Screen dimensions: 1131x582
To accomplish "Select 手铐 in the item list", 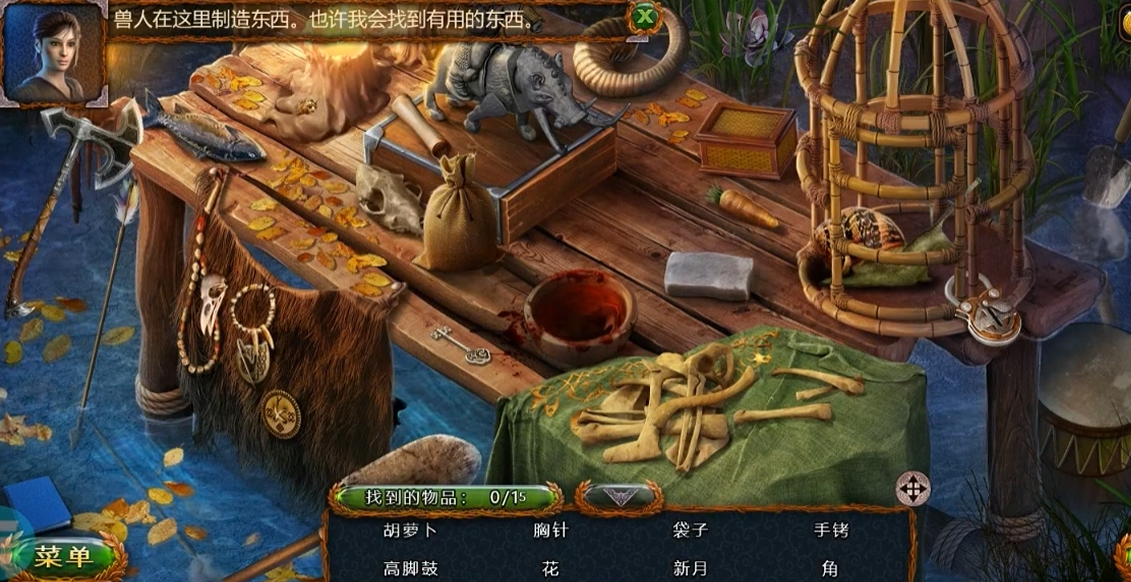I will pos(831,531).
